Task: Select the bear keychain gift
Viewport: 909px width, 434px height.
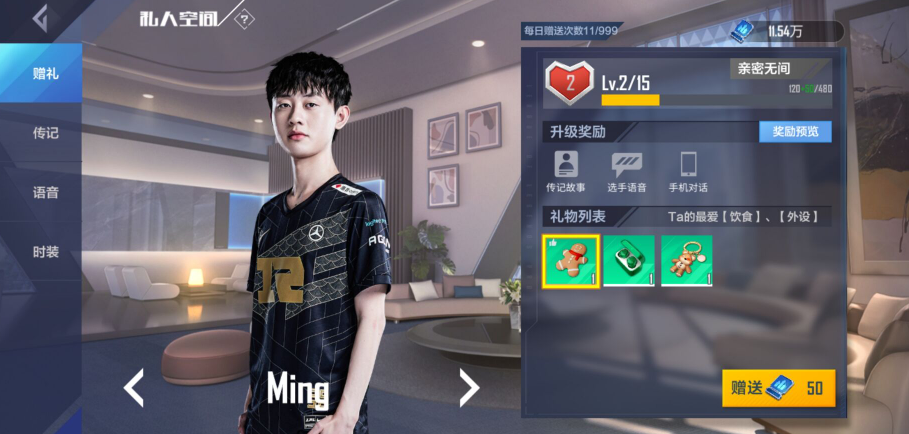Action: click(687, 261)
